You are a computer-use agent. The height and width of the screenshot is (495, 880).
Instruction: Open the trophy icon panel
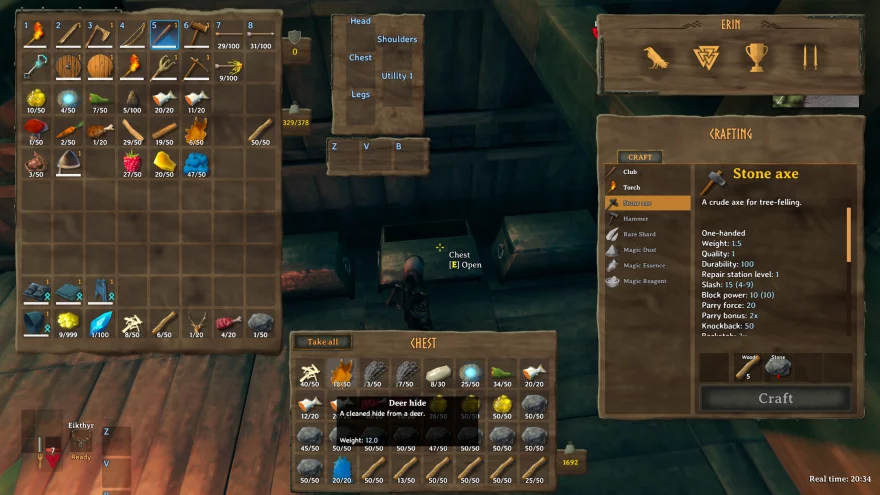pyautogui.click(x=755, y=58)
